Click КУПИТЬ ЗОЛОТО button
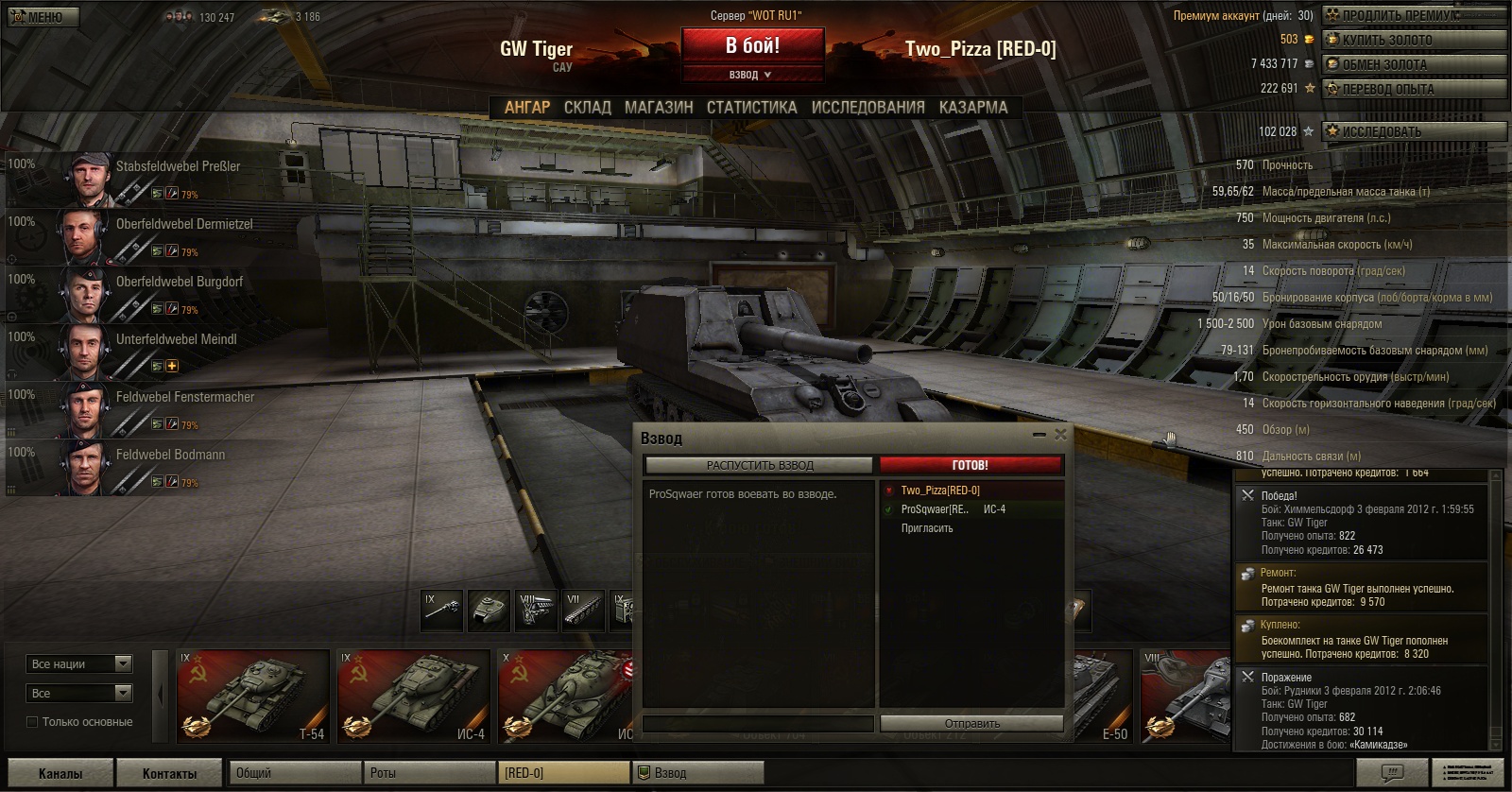 pyautogui.click(x=1413, y=40)
